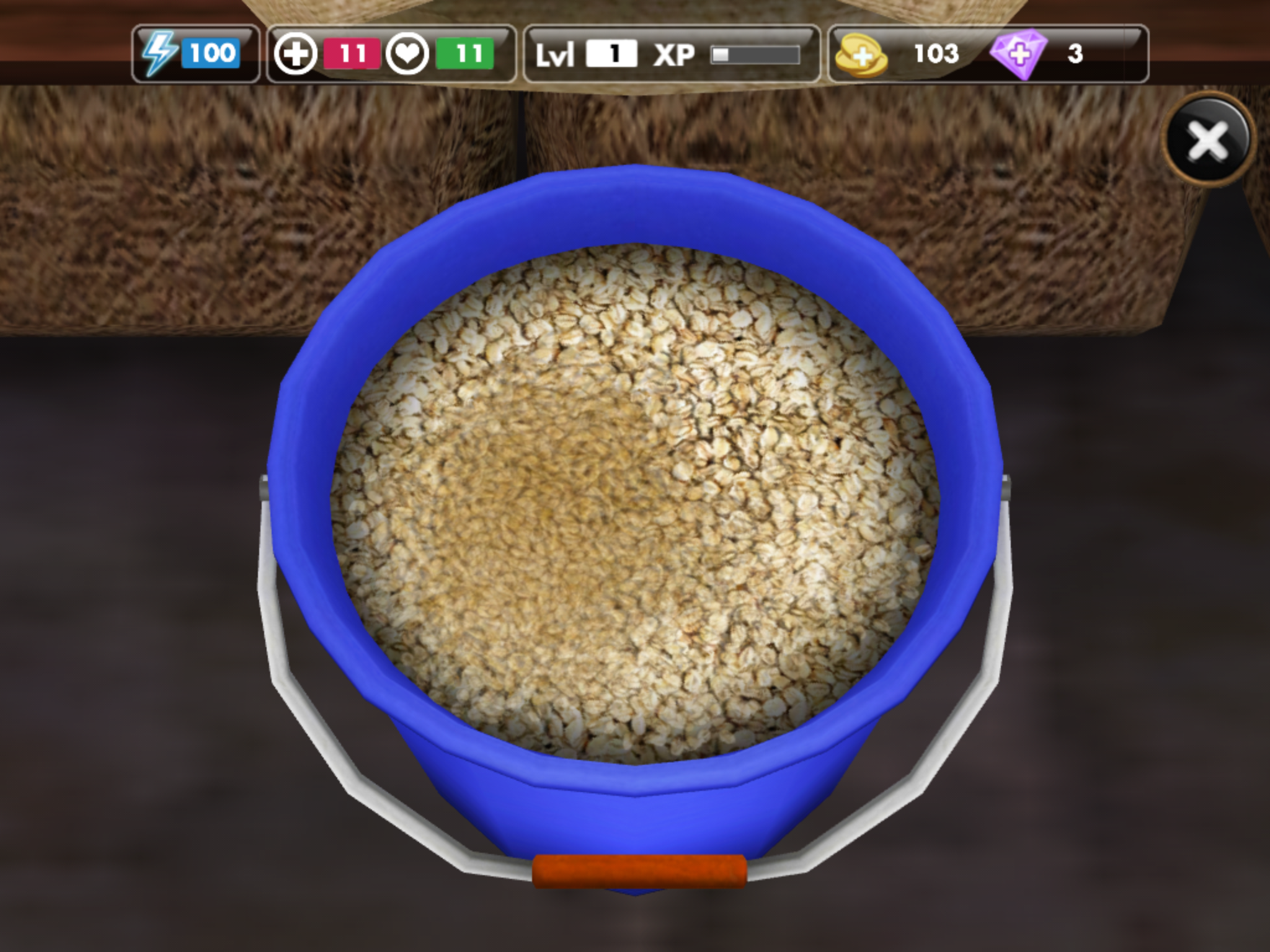Tap the lightning energy icon
Screen dimensions: 1270x952
click(159, 54)
